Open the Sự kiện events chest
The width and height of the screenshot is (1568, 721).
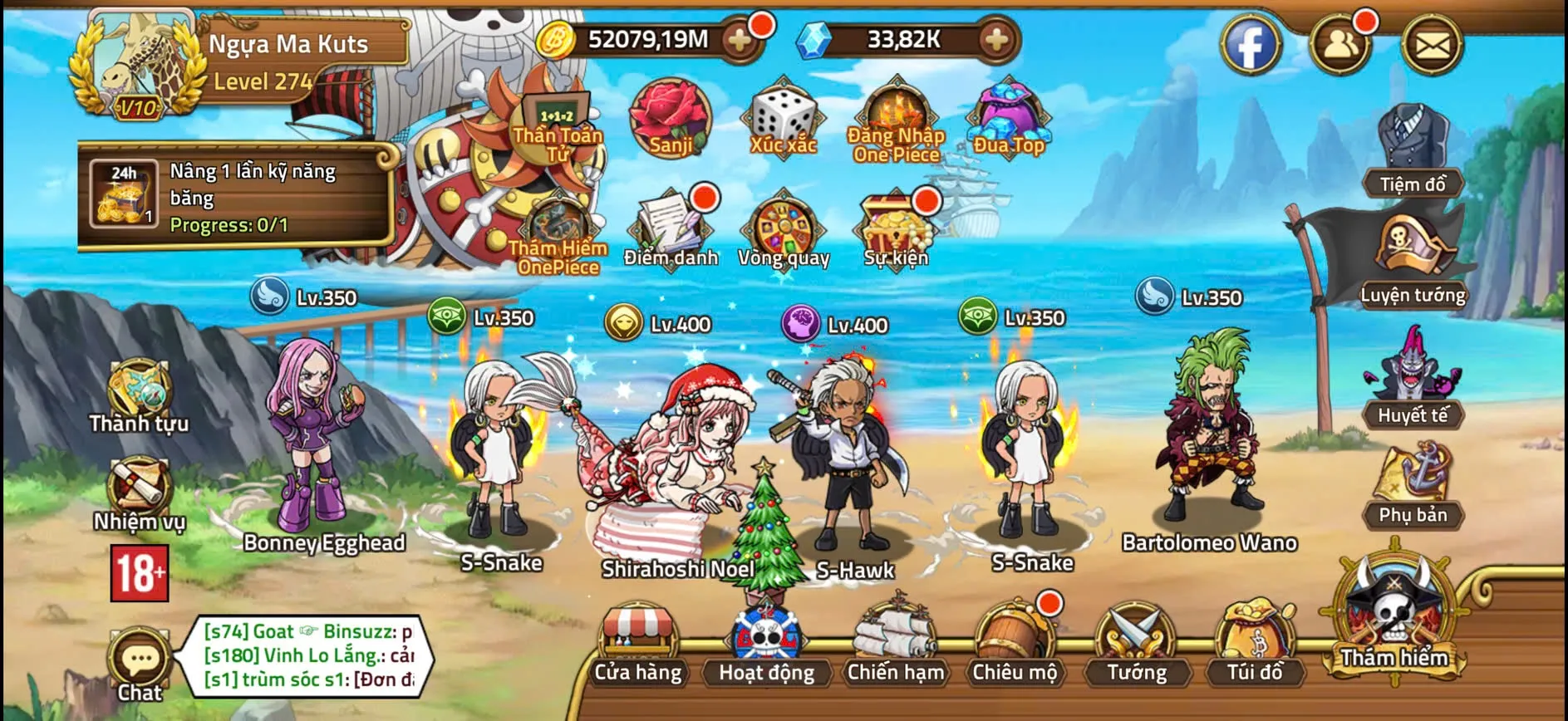click(896, 228)
